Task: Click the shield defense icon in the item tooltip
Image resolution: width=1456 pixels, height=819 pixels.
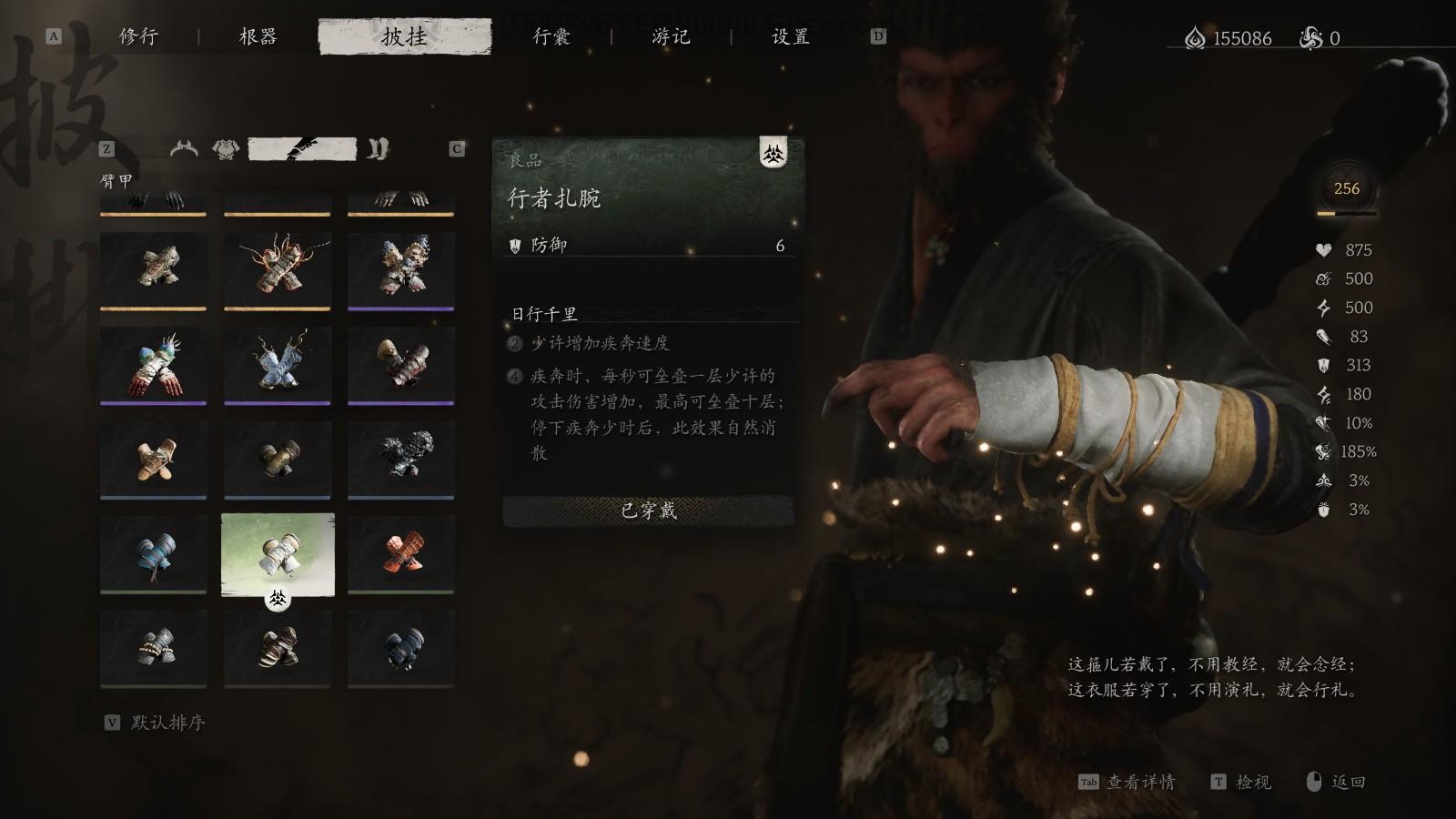Action: coord(515,247)
